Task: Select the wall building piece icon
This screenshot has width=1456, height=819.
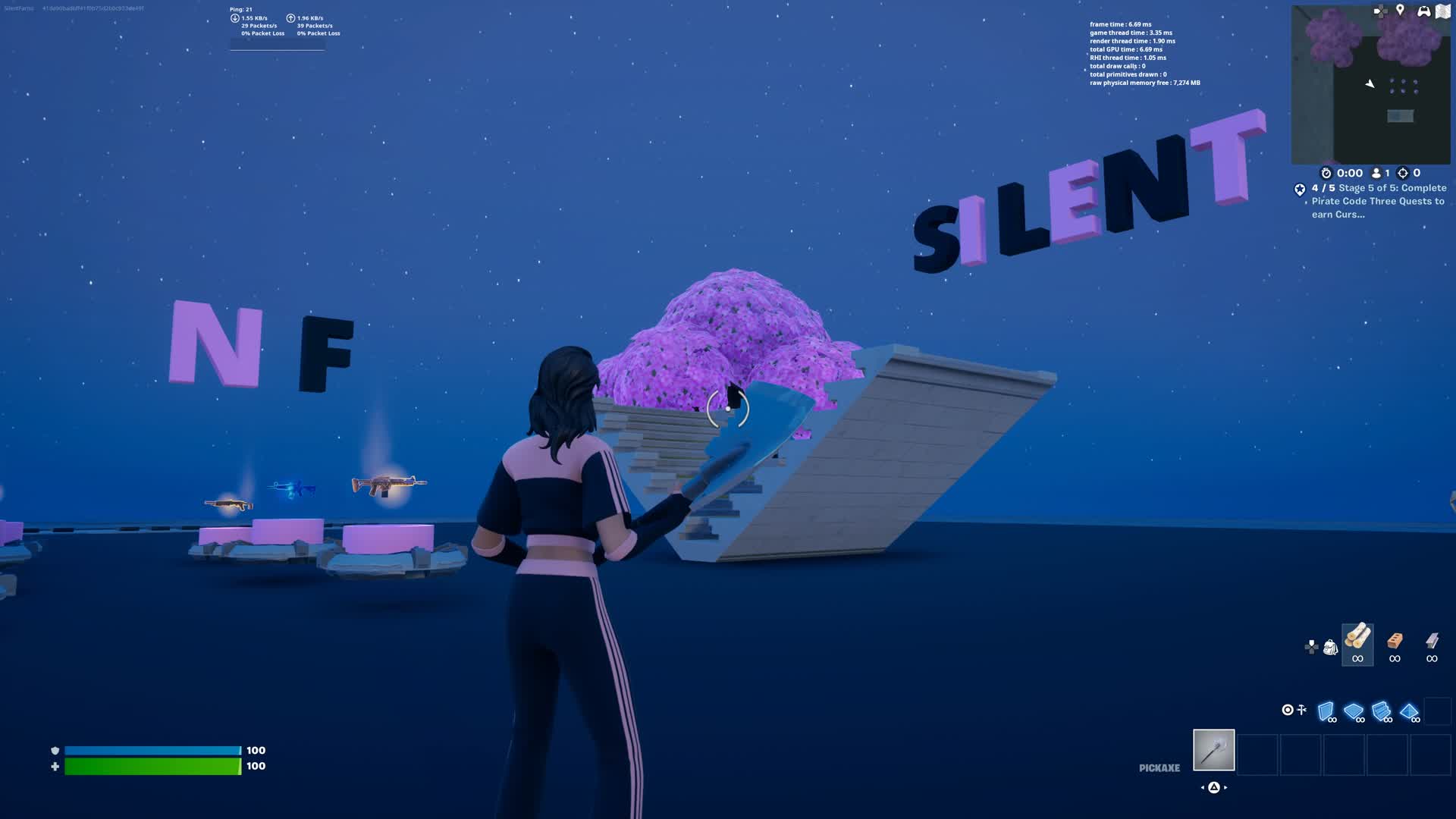Action: pos(1327,711)
